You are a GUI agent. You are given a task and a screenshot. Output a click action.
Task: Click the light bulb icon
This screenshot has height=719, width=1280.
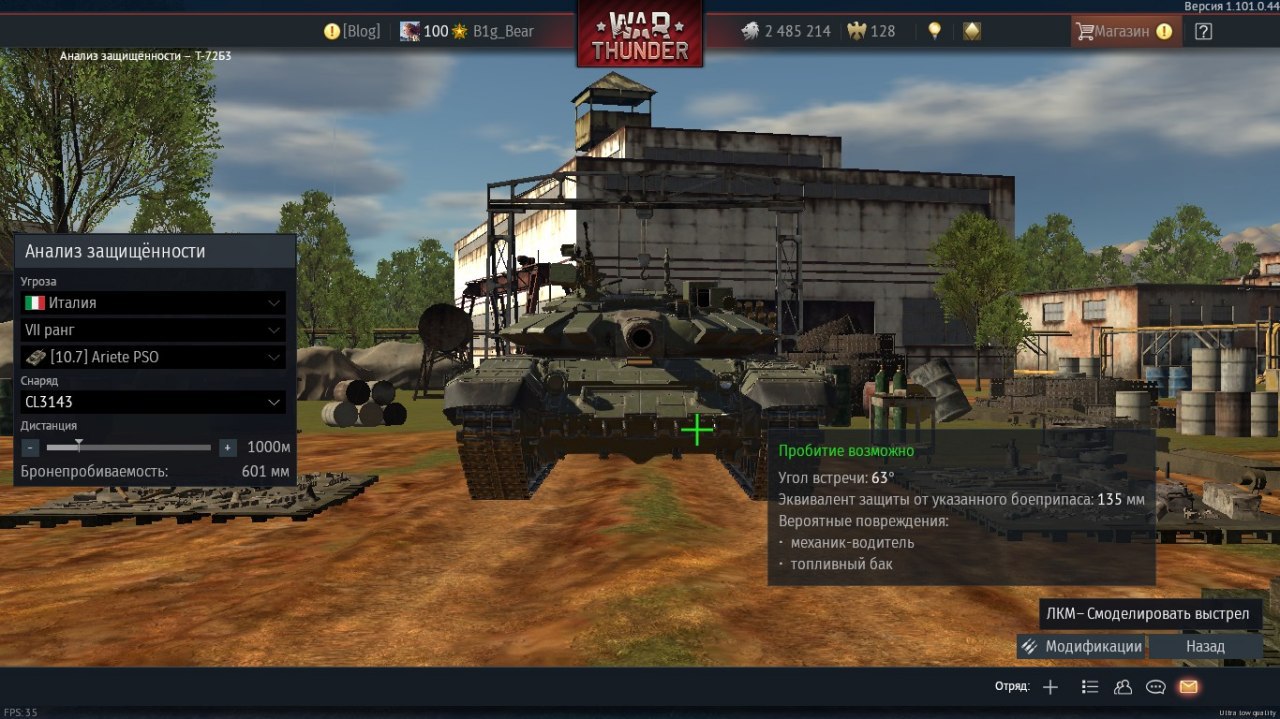(x=934, y=31)
